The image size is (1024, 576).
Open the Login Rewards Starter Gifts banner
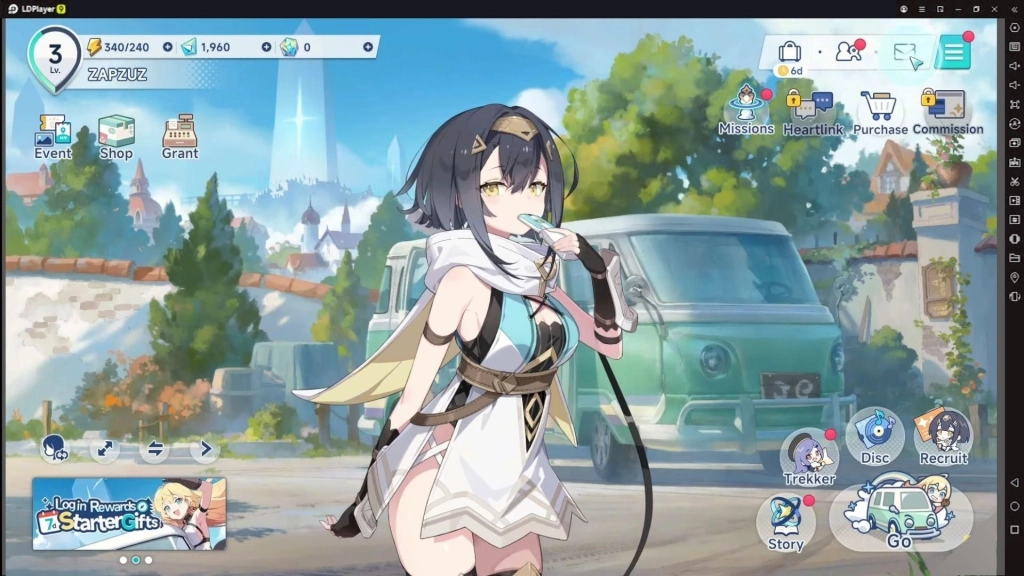tap(129, 513)
